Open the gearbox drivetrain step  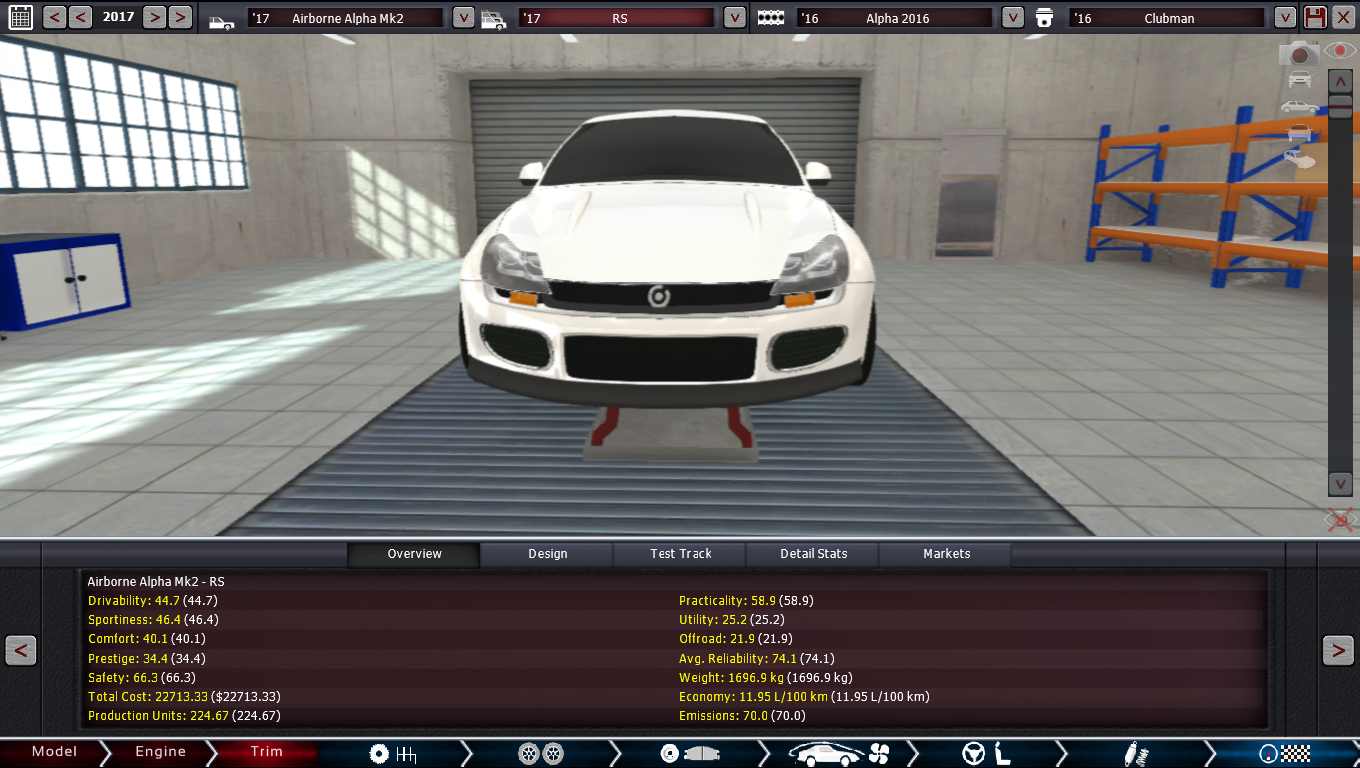click(x=392, y=754)
